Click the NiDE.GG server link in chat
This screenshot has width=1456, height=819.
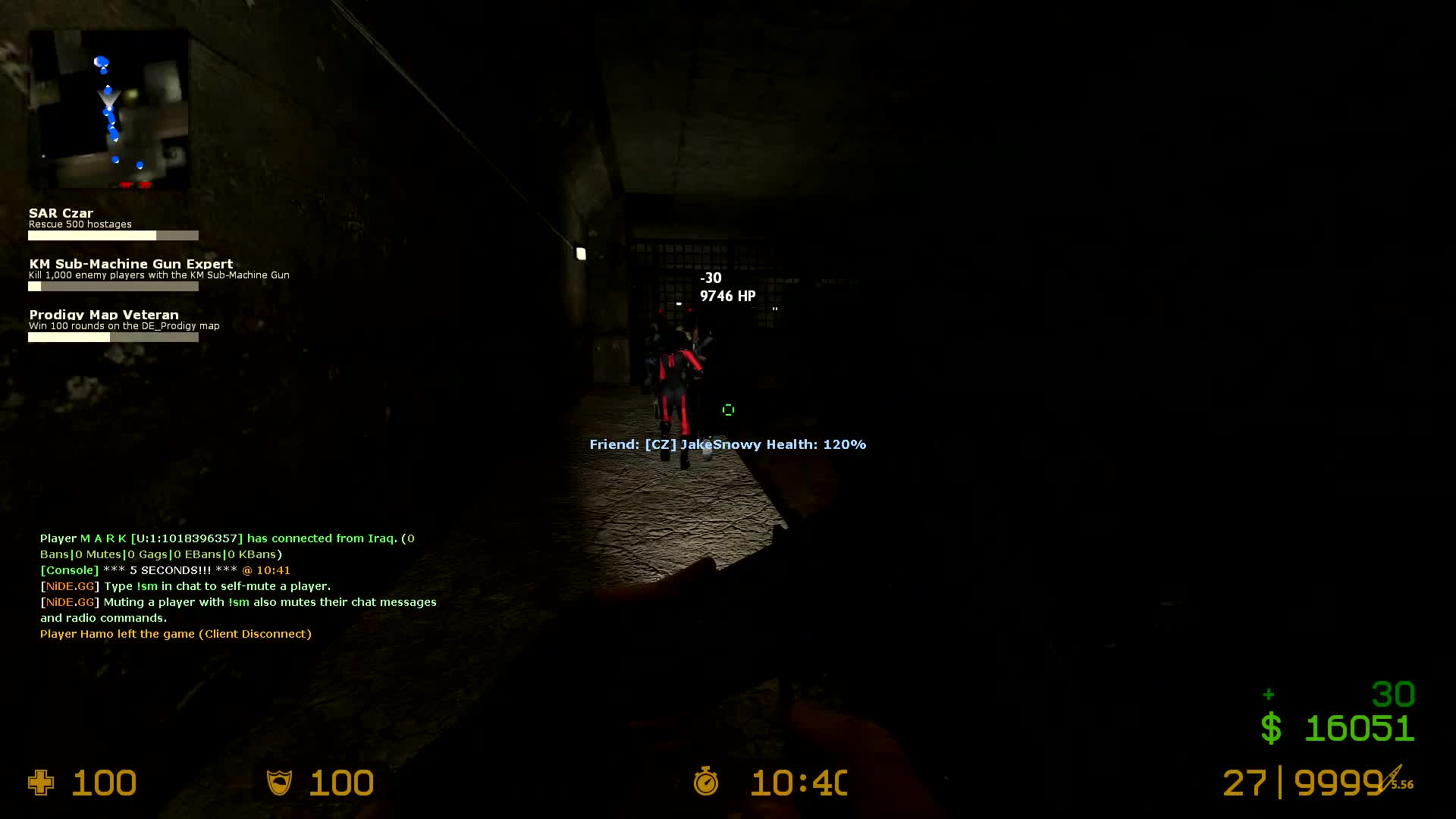coord(68,585)
